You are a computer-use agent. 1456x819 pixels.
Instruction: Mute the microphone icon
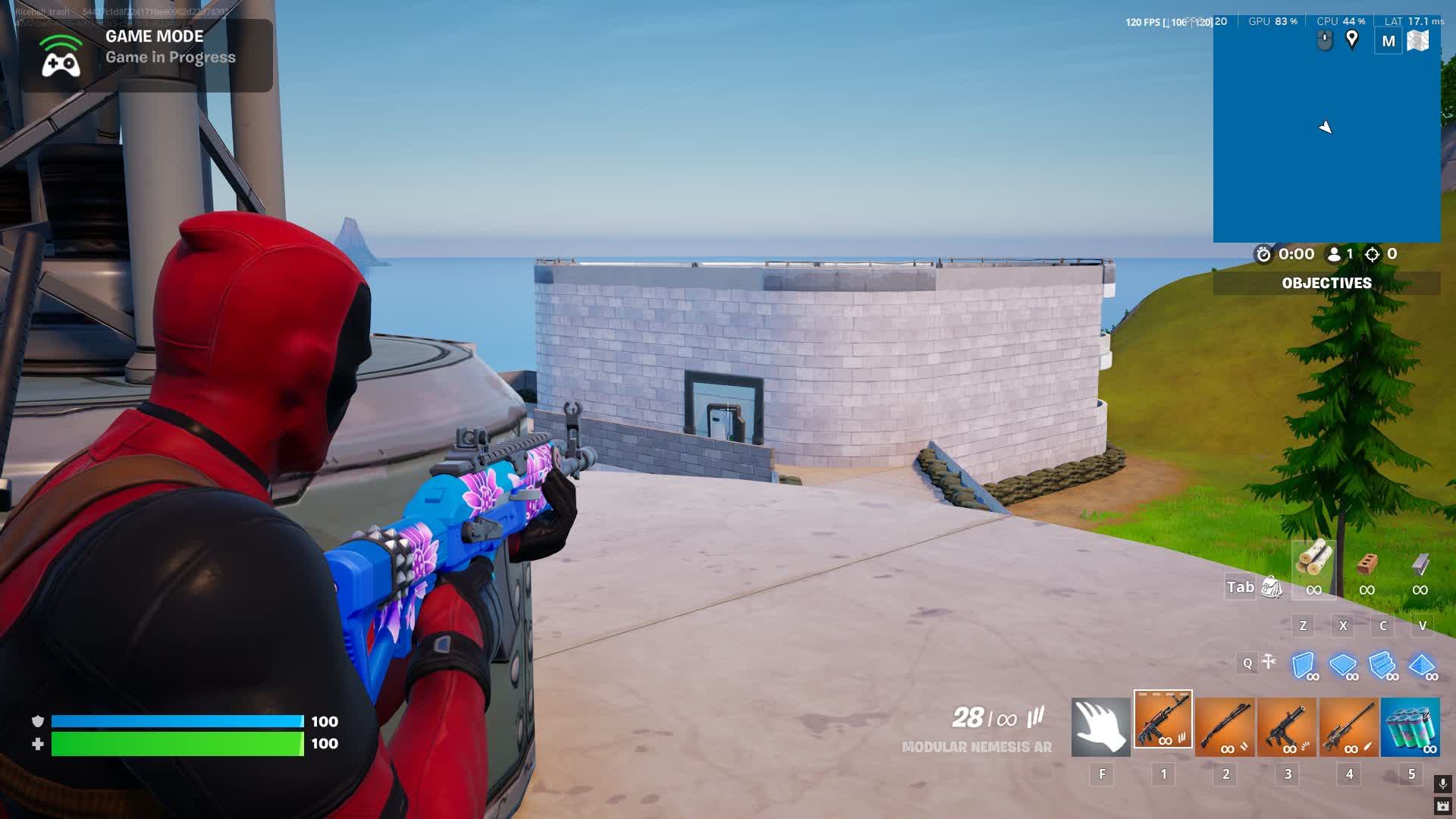click(x=1443, y=783)
